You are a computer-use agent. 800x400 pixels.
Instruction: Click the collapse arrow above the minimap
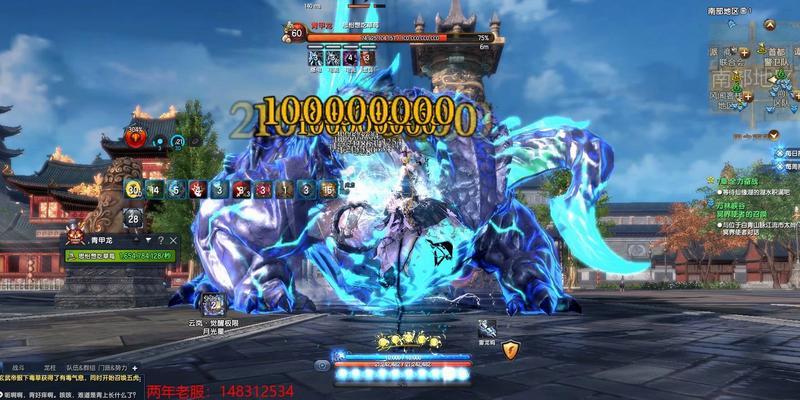[x=768, y=23]
